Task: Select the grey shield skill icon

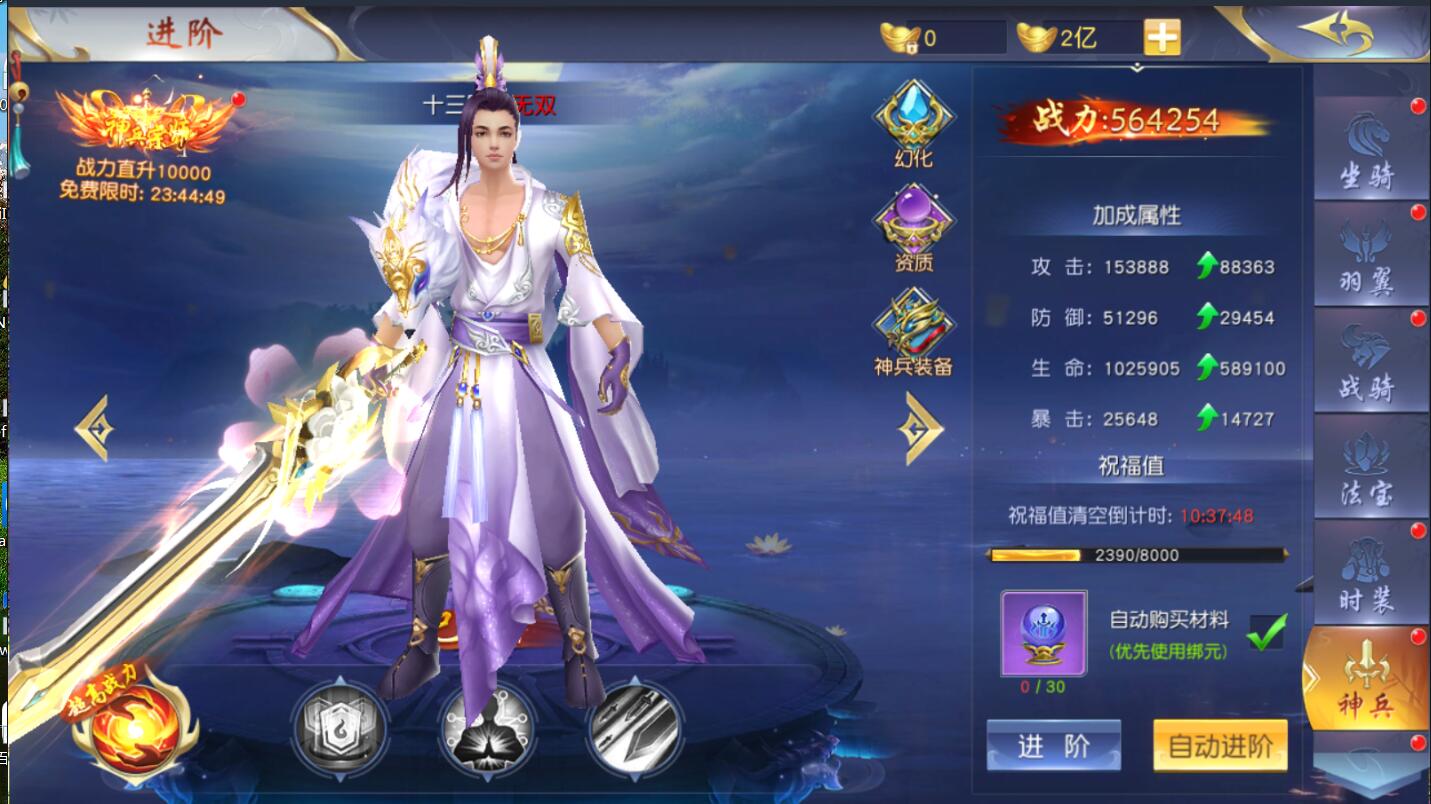Action: click(x=339, y=728)
